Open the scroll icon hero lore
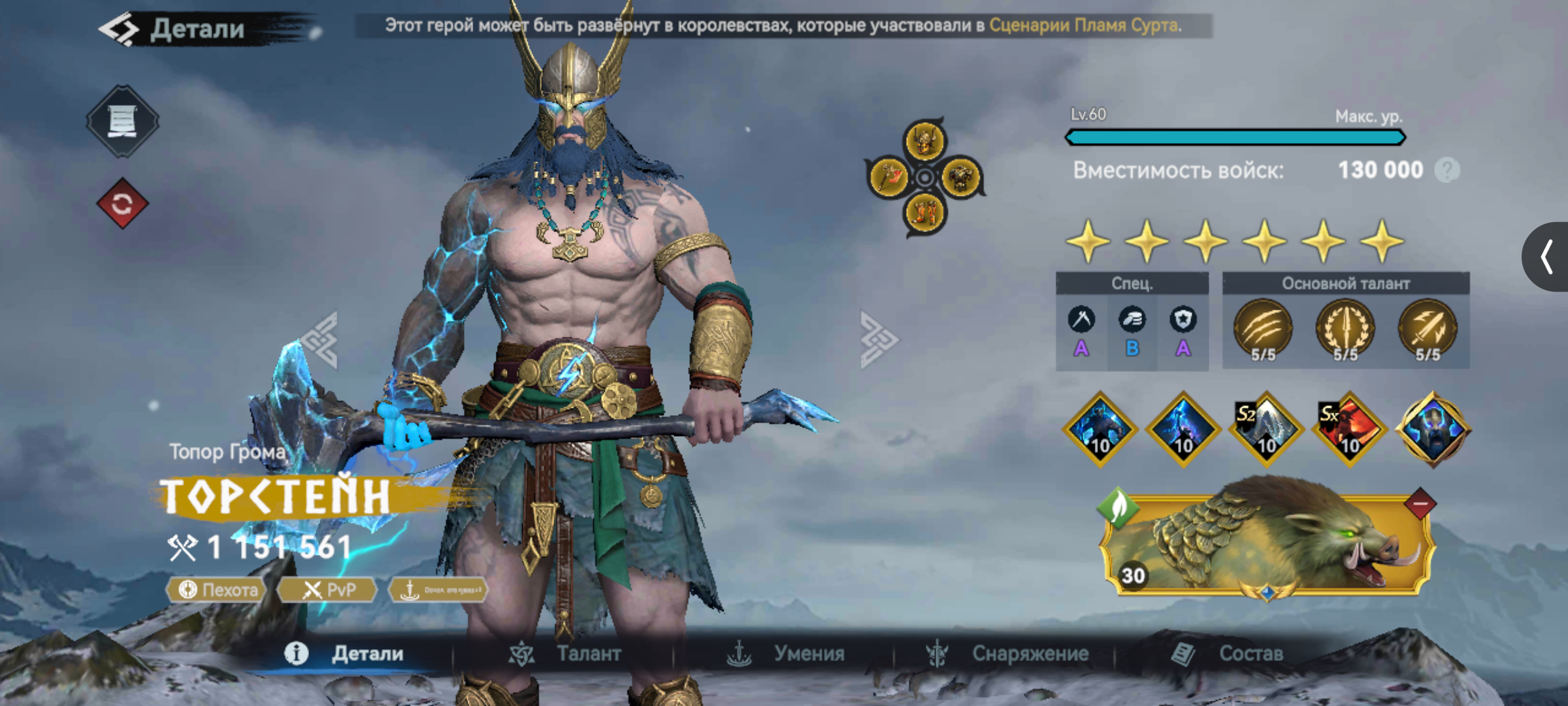1568x706 pixels. pos(122,121)
